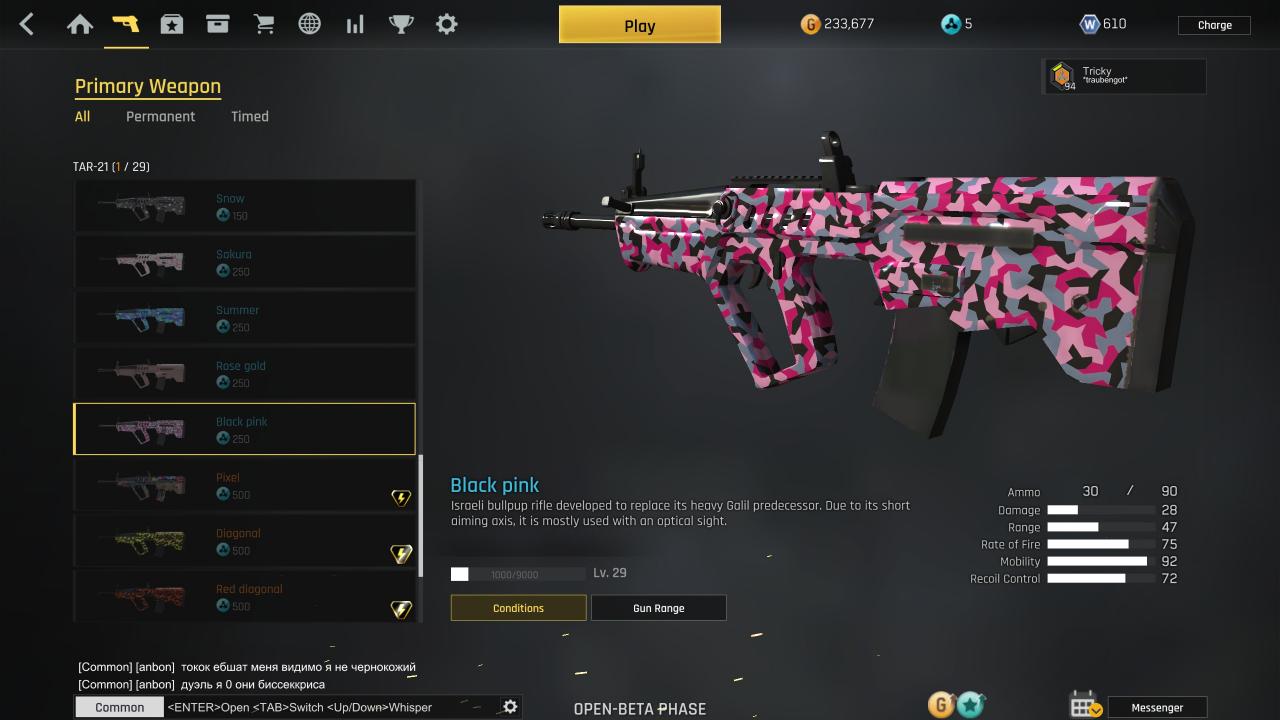
Task: Open the globe icon page
Action: (x=310, y=24)
